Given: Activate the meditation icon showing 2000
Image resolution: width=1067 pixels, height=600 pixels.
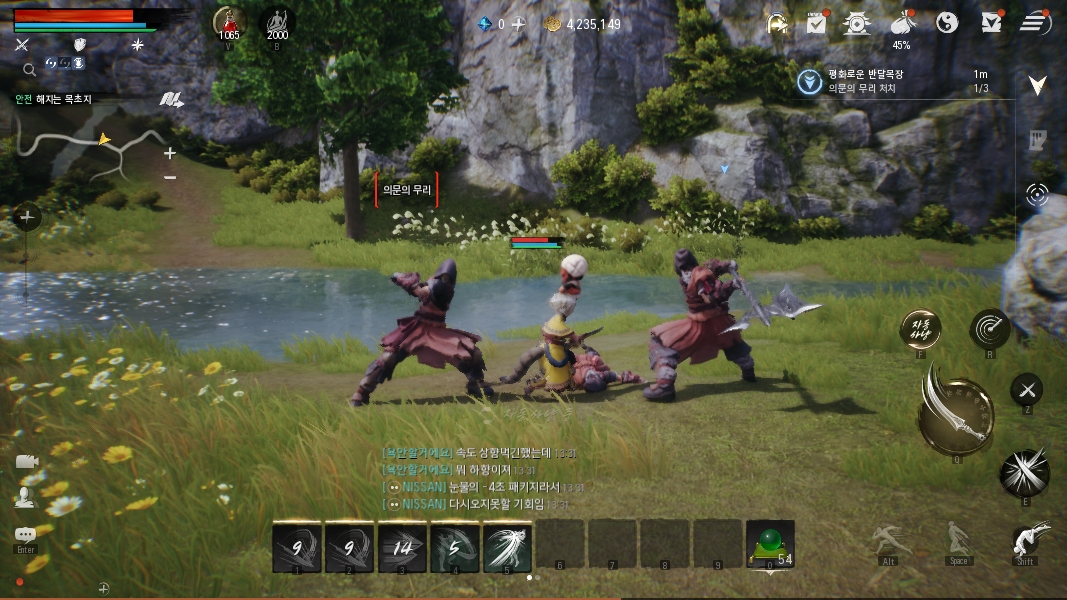Looking at the screenshot, I should [x=277, y=22].
